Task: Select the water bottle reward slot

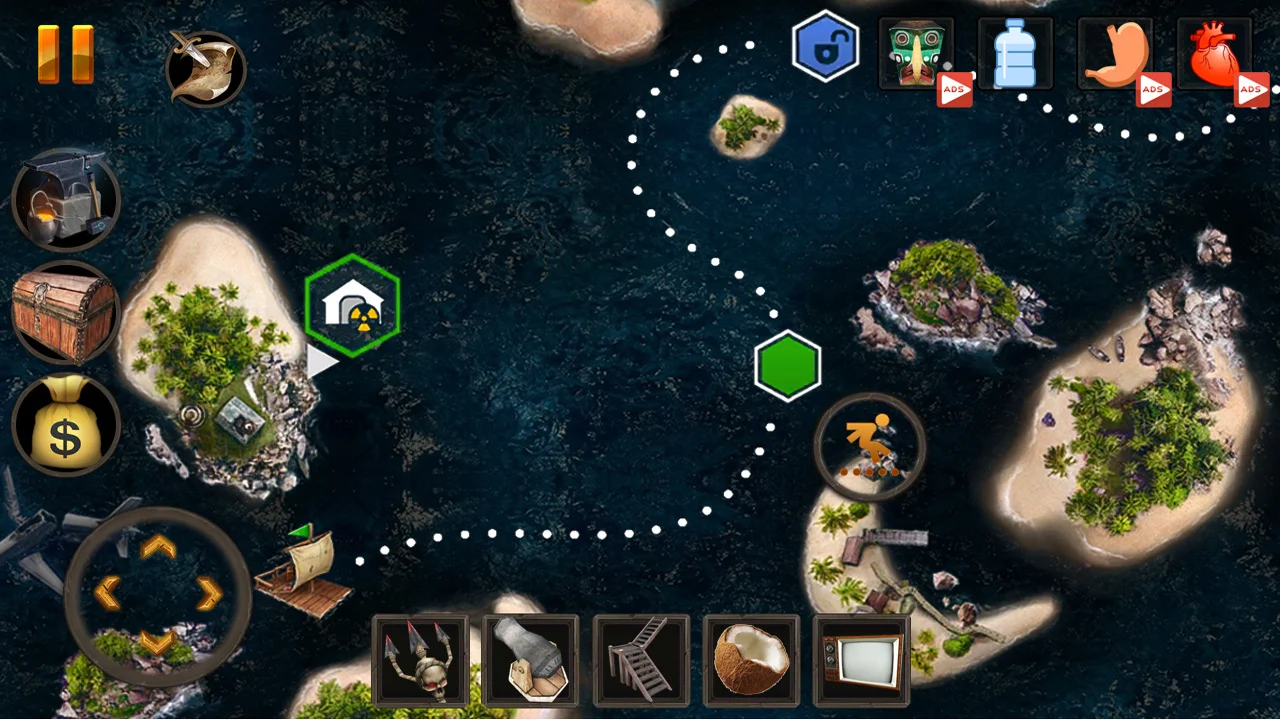Action: click(x=1015, y=54)
